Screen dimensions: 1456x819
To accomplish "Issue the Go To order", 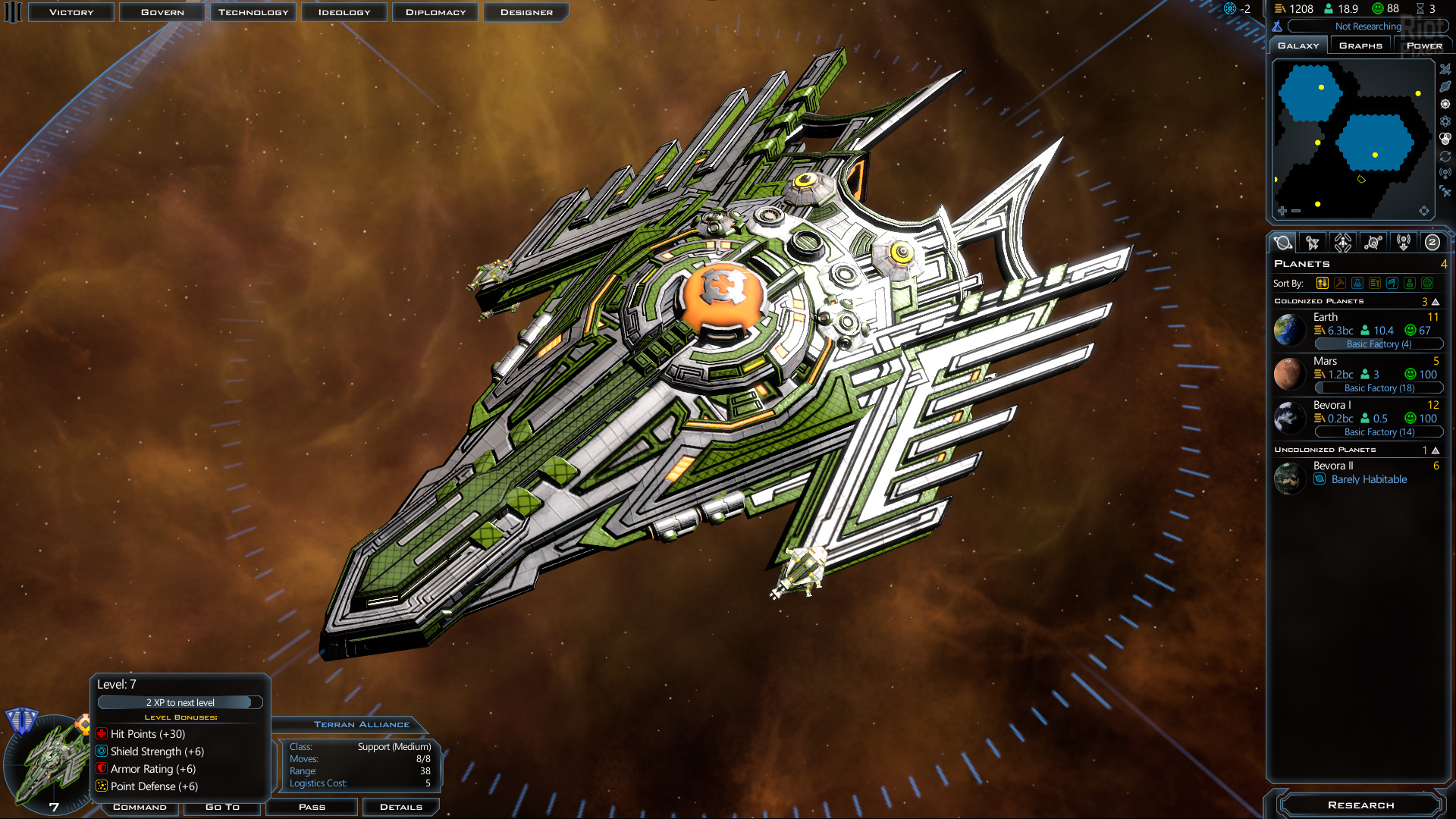I will 222,807.
